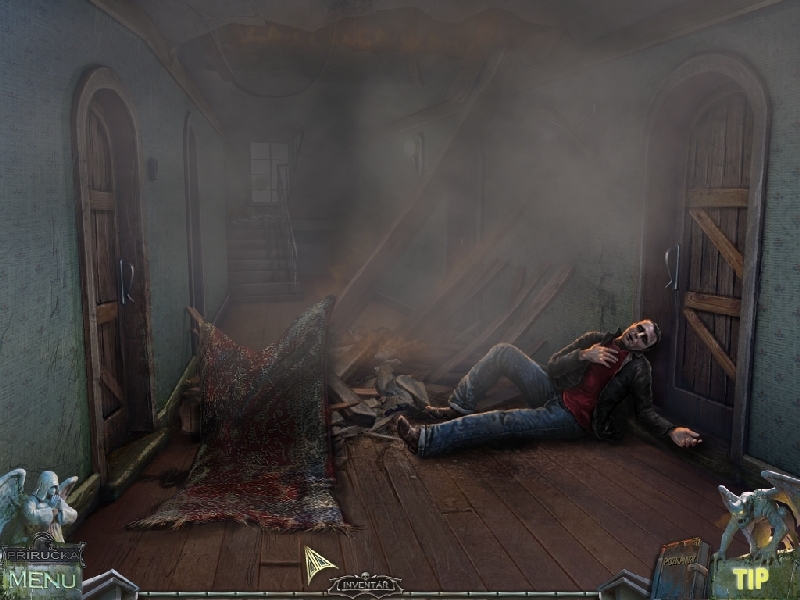Screen dimensions: 800x600
Task: Expand the Inventář inventory bar
Action: (x=364, y=584)
